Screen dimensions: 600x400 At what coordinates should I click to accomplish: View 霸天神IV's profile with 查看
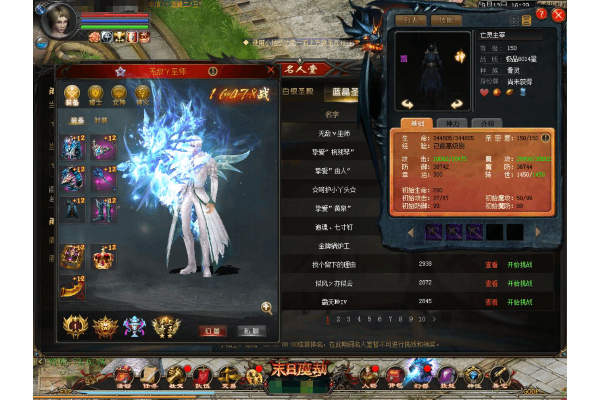(x=491, y=299)
